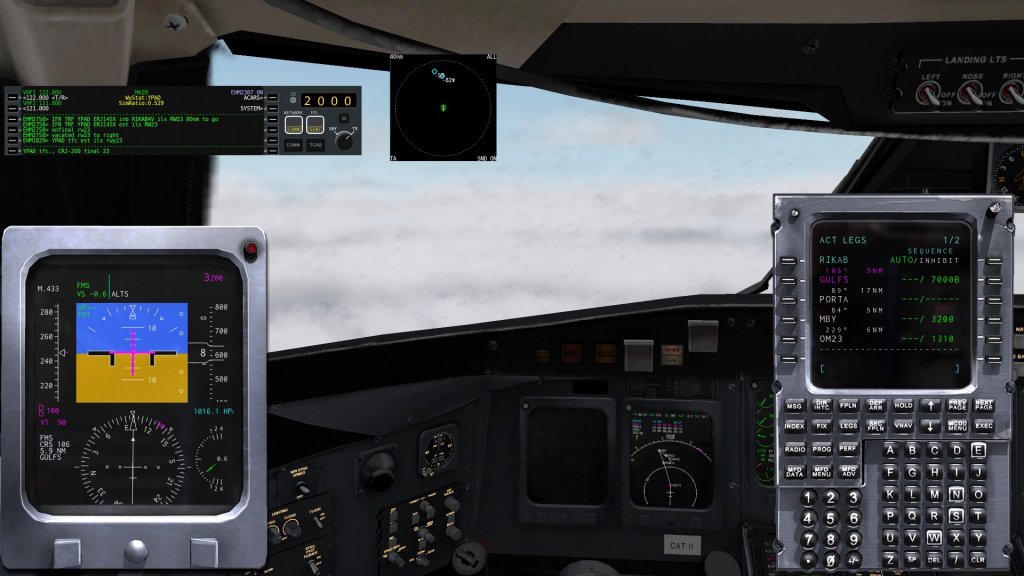This screenshot has height=576, width=1024.
Task: Select the FPLN key on the CDU
Action: [x=848, y=405]
